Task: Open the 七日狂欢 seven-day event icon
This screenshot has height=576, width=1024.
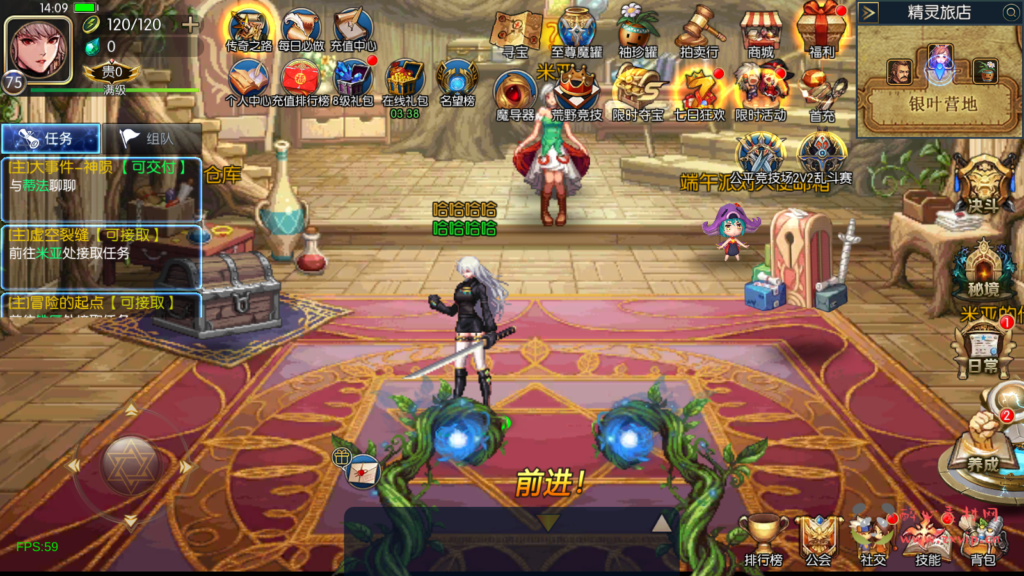Action: click(699, 92)
